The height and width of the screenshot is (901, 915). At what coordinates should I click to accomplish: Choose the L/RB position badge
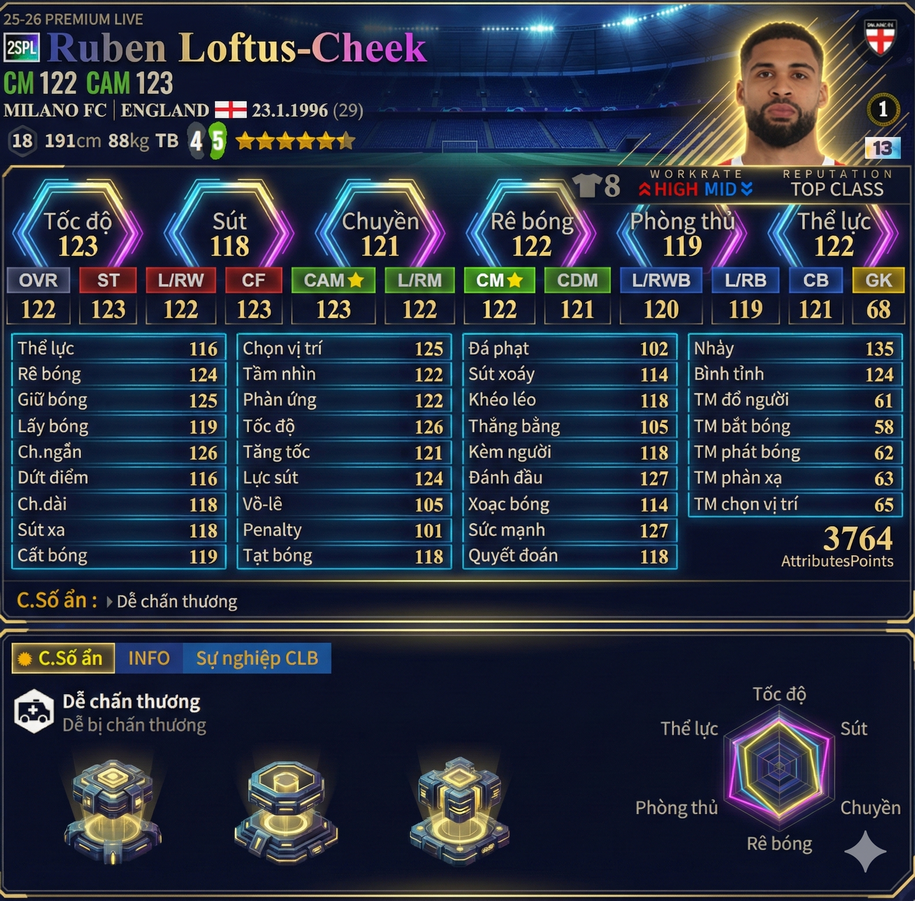coord(745,281)
